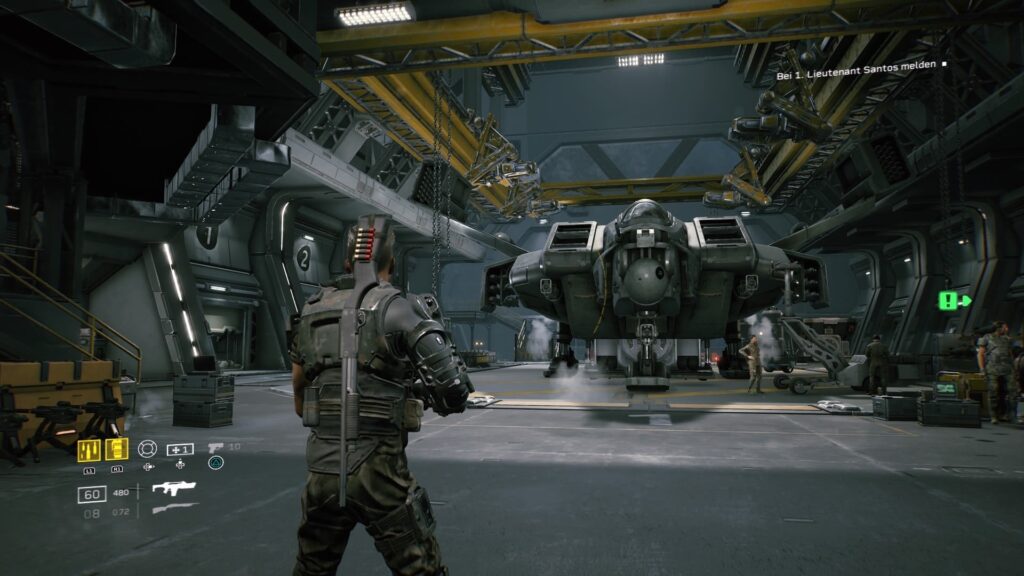
Task: Select the circular ring consumable icon
Action: click(x=148, y=449)
